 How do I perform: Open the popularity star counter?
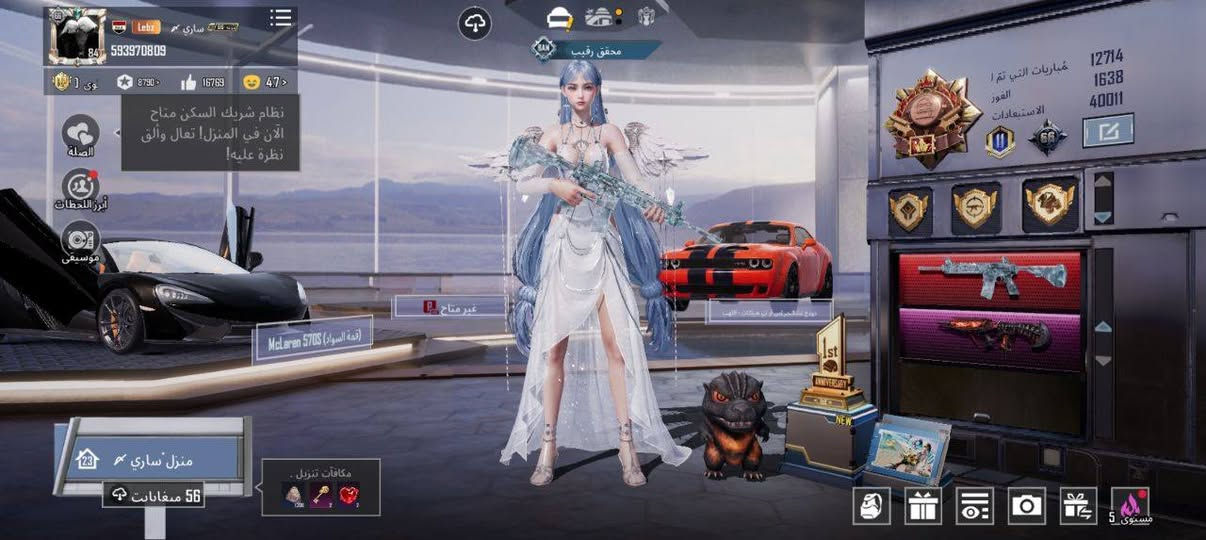(x=138, y=82)
